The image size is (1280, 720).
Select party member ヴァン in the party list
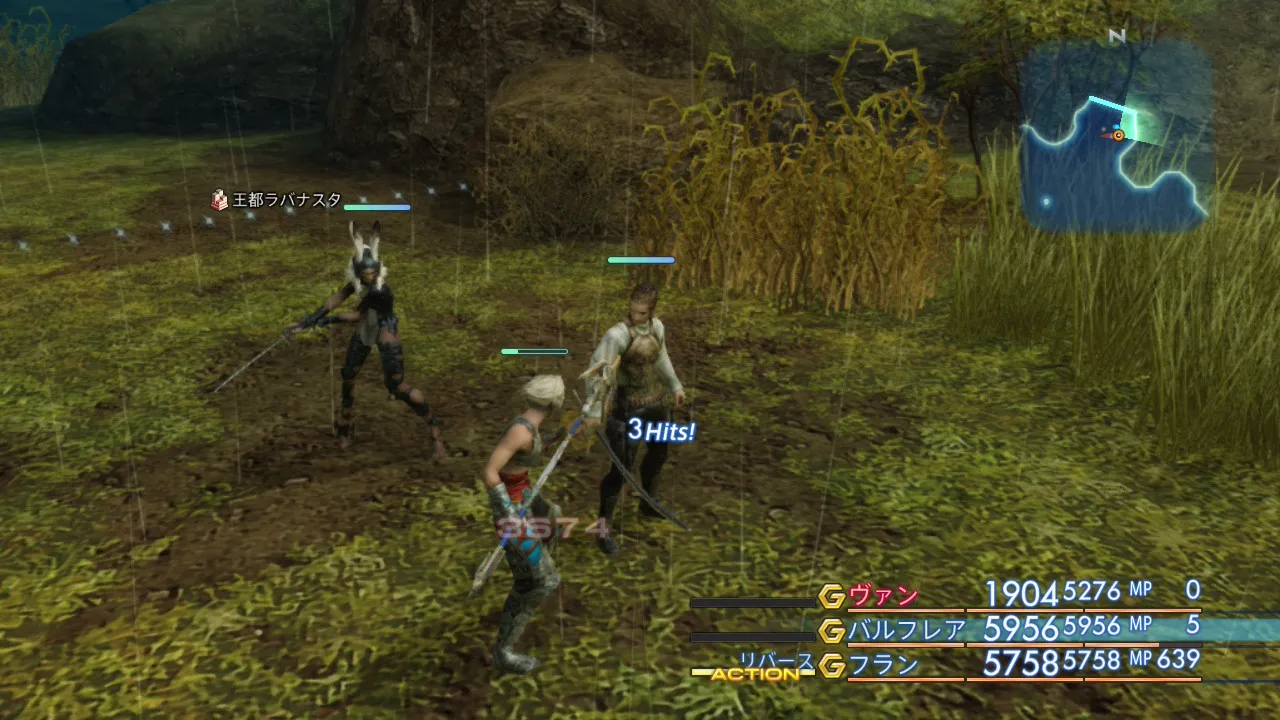[x=883, y=596]
